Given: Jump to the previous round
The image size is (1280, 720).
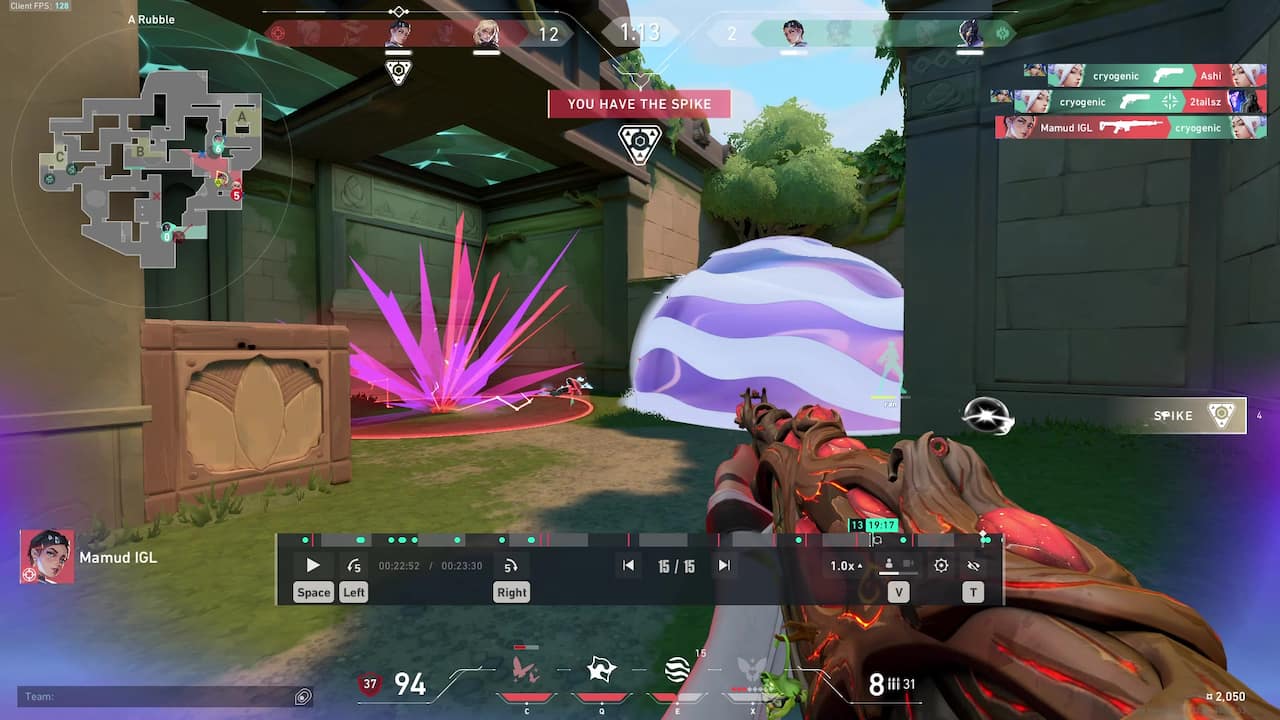Looking at the screenshot, I should pos(628,566).
